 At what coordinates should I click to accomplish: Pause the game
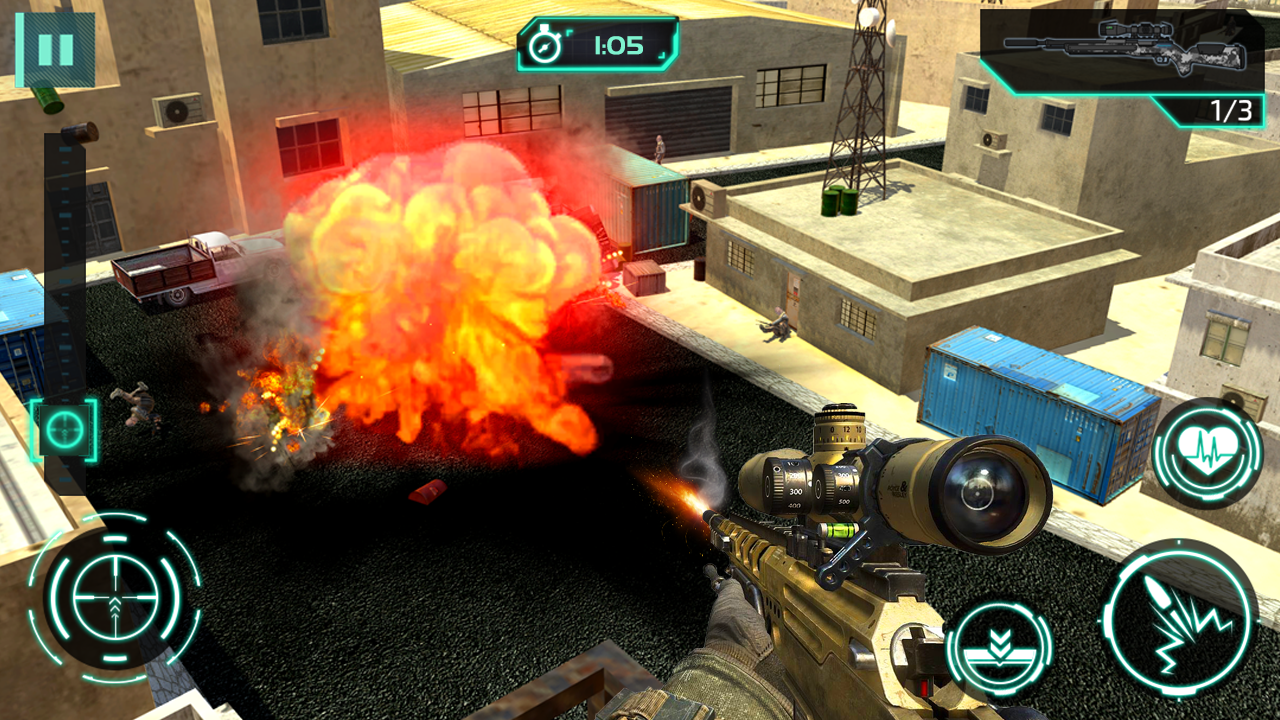[x=55, y=49]
